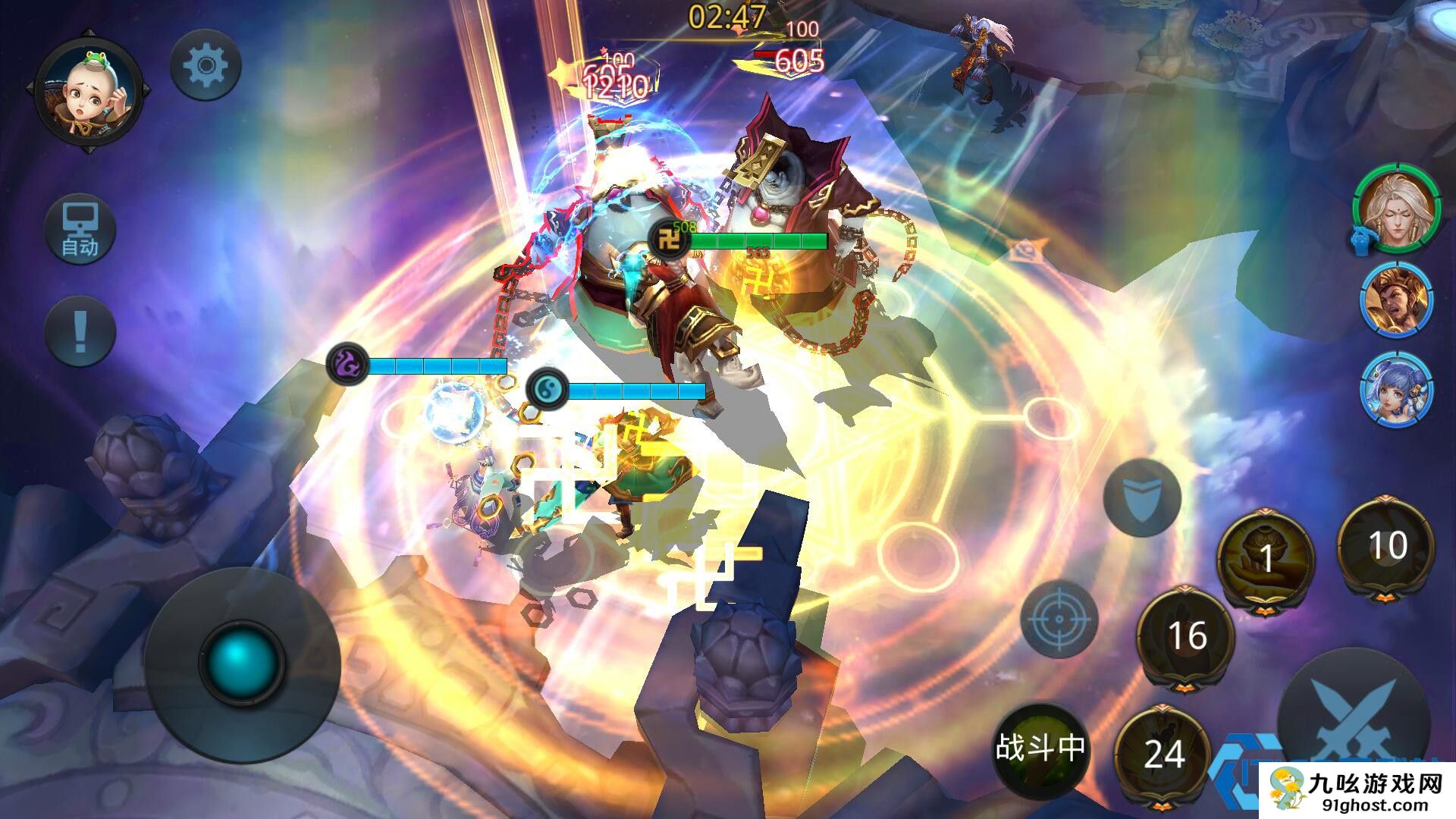The height and width of the screenshot is (819, 1456).
Task: Tap the crosshair target lock button
Action: [1059, 619]
